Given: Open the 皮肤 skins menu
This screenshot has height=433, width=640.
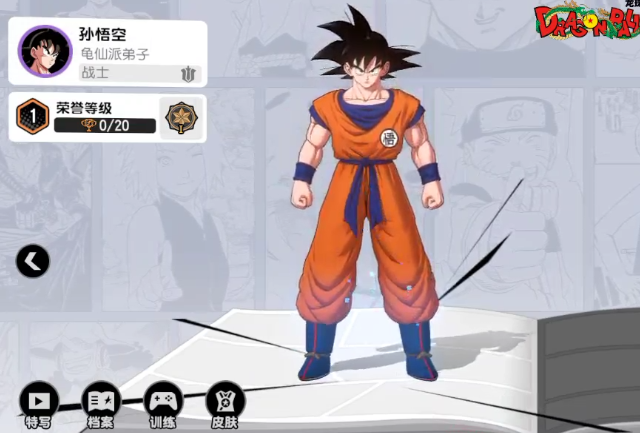Looking at the screenshot, I should 225,401.
